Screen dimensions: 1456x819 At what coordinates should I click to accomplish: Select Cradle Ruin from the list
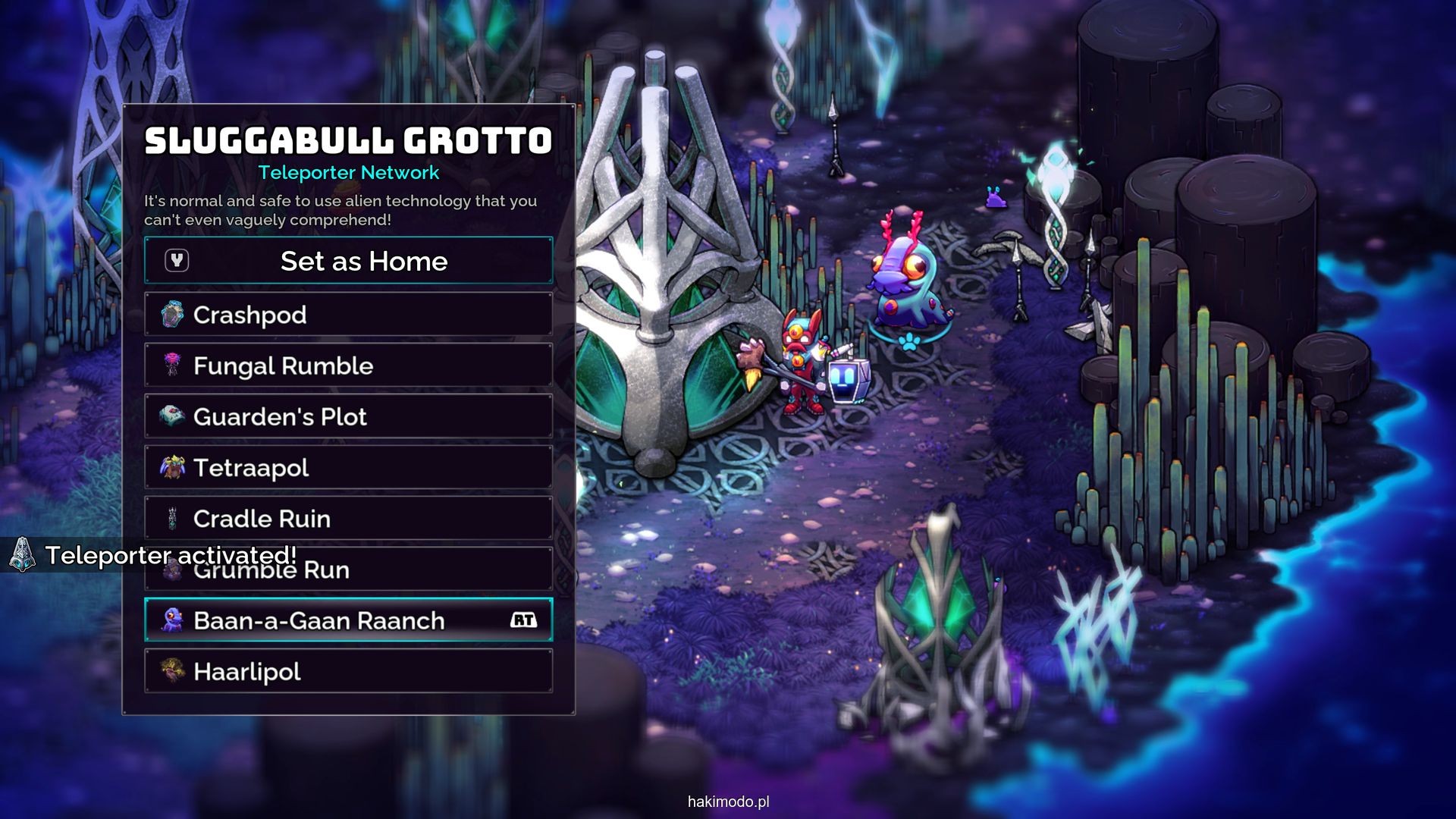pos(348,518)
